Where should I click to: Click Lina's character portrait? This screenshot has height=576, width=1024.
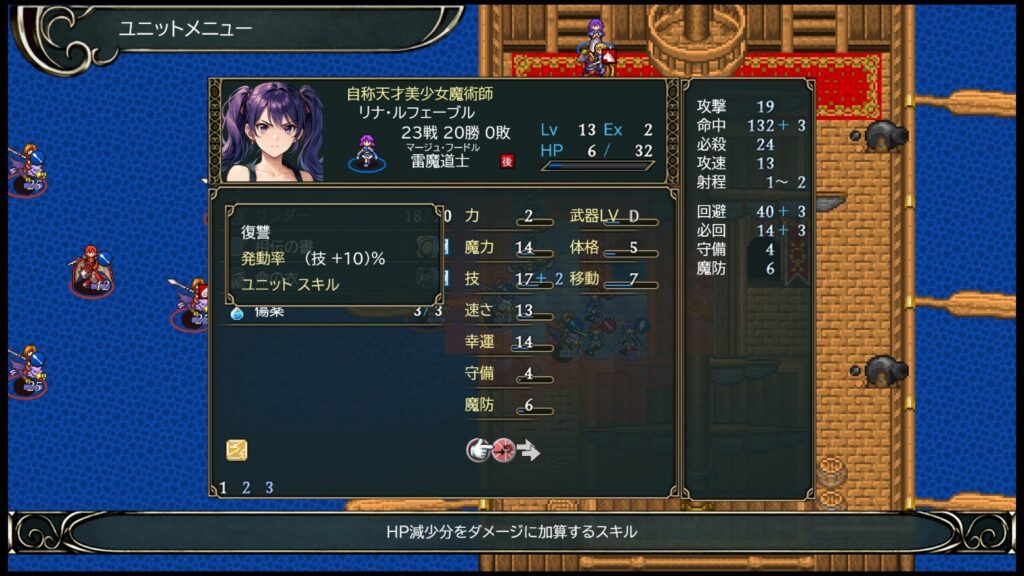click(x=273, y=131)
